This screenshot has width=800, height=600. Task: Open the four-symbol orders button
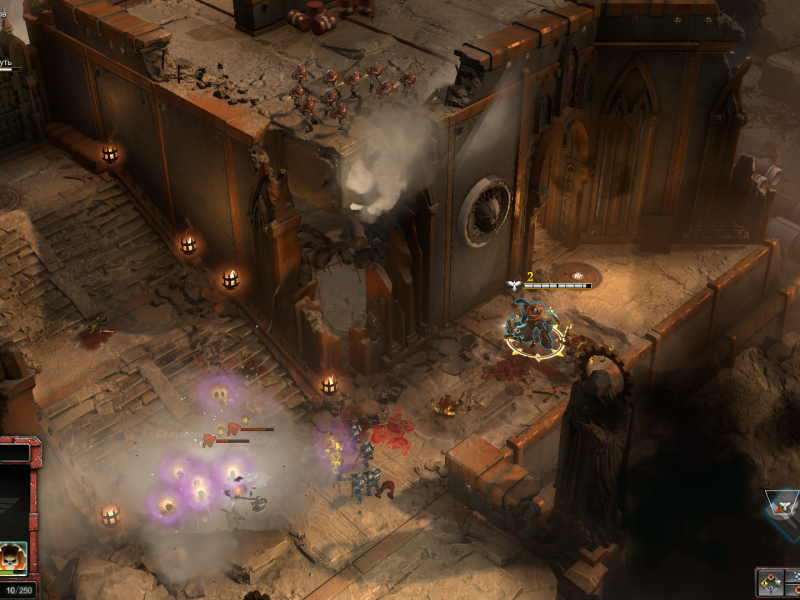click(x=770, y=581)
